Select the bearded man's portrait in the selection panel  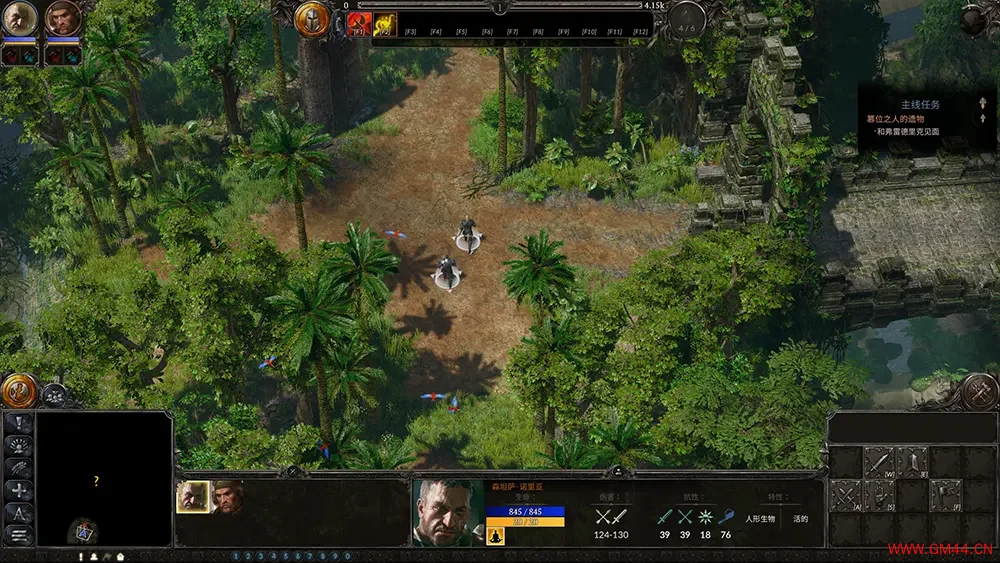pos(227,497)
